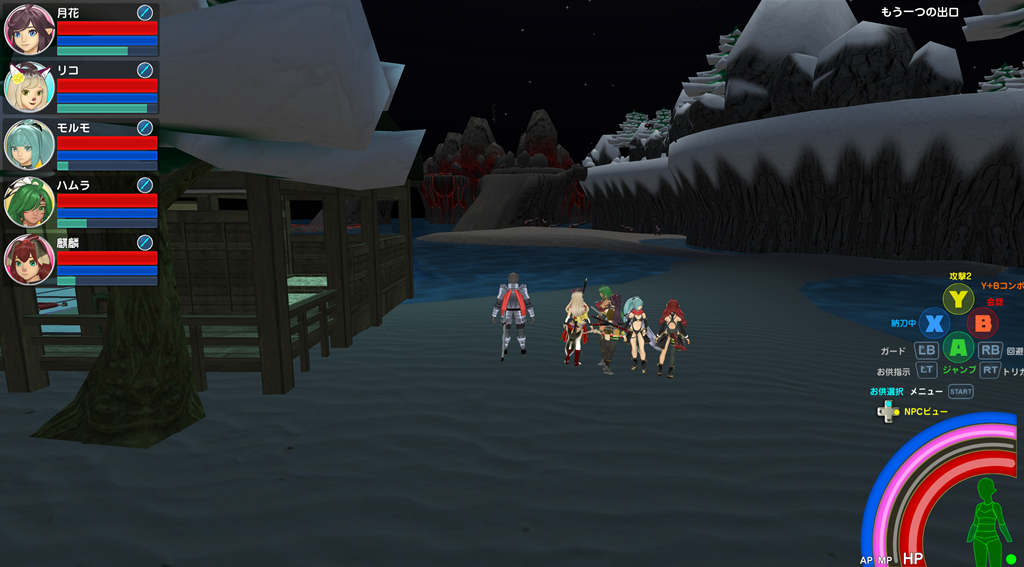Select 月花's party portrait

tap(29, 29)
